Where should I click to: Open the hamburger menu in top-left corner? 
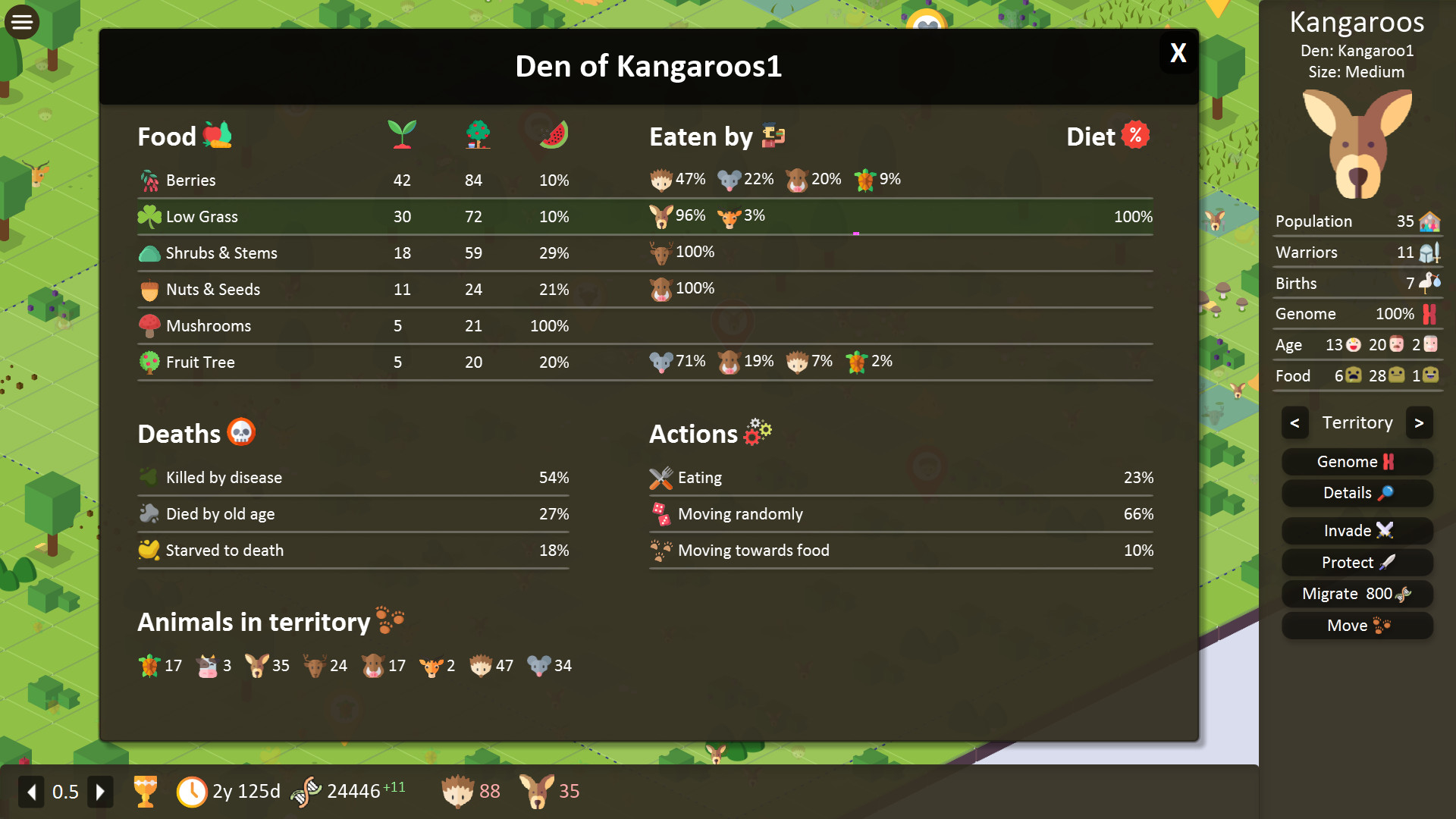[21, 21]
